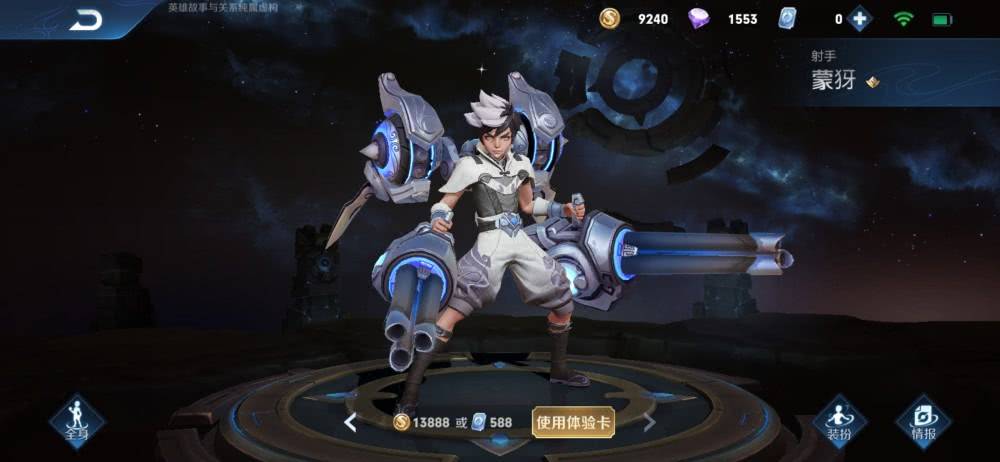Switch to the next hero with right arrow

[x=649, y=422]
